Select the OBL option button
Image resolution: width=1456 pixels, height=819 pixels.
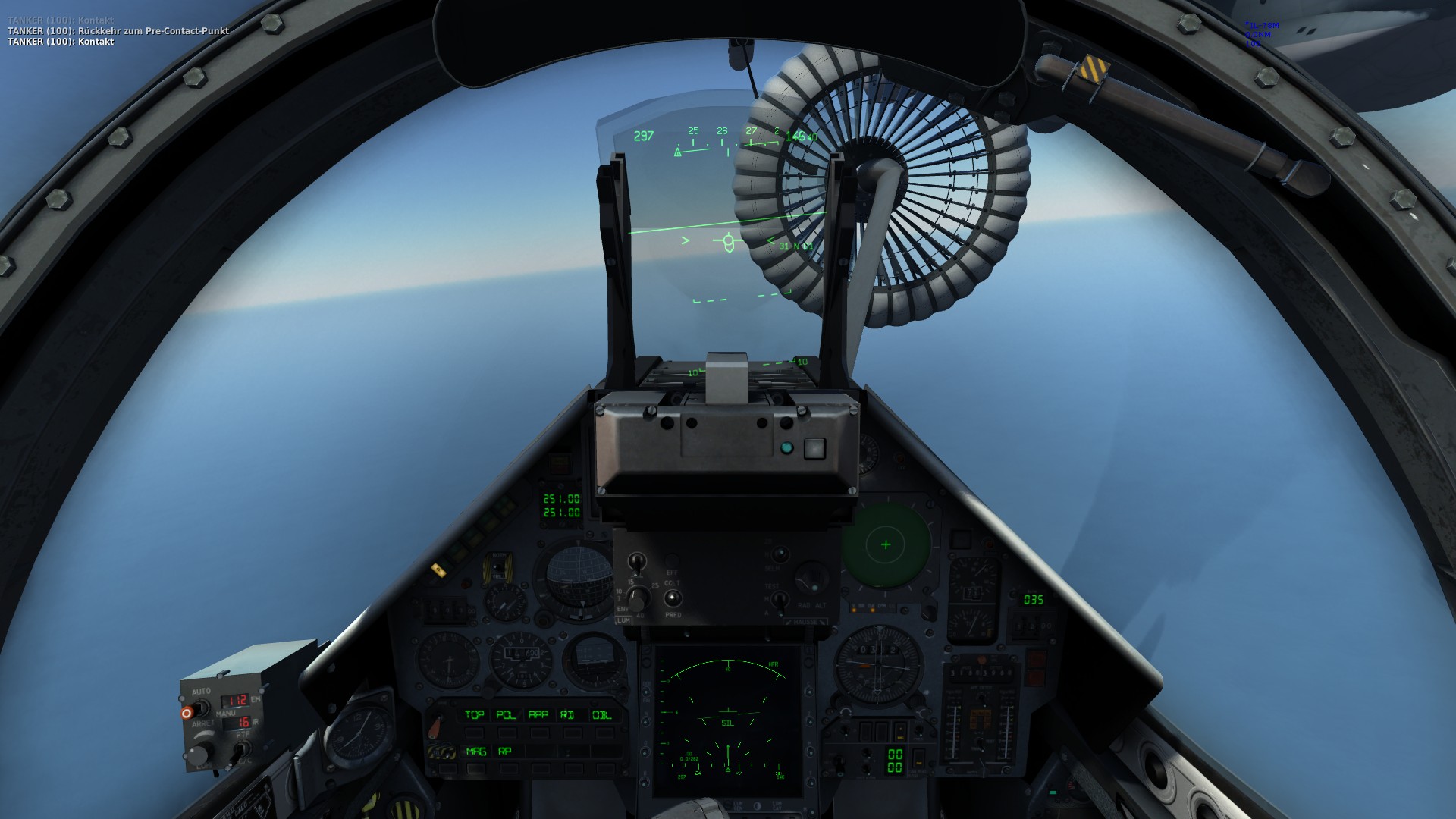[x=601, y=715]
